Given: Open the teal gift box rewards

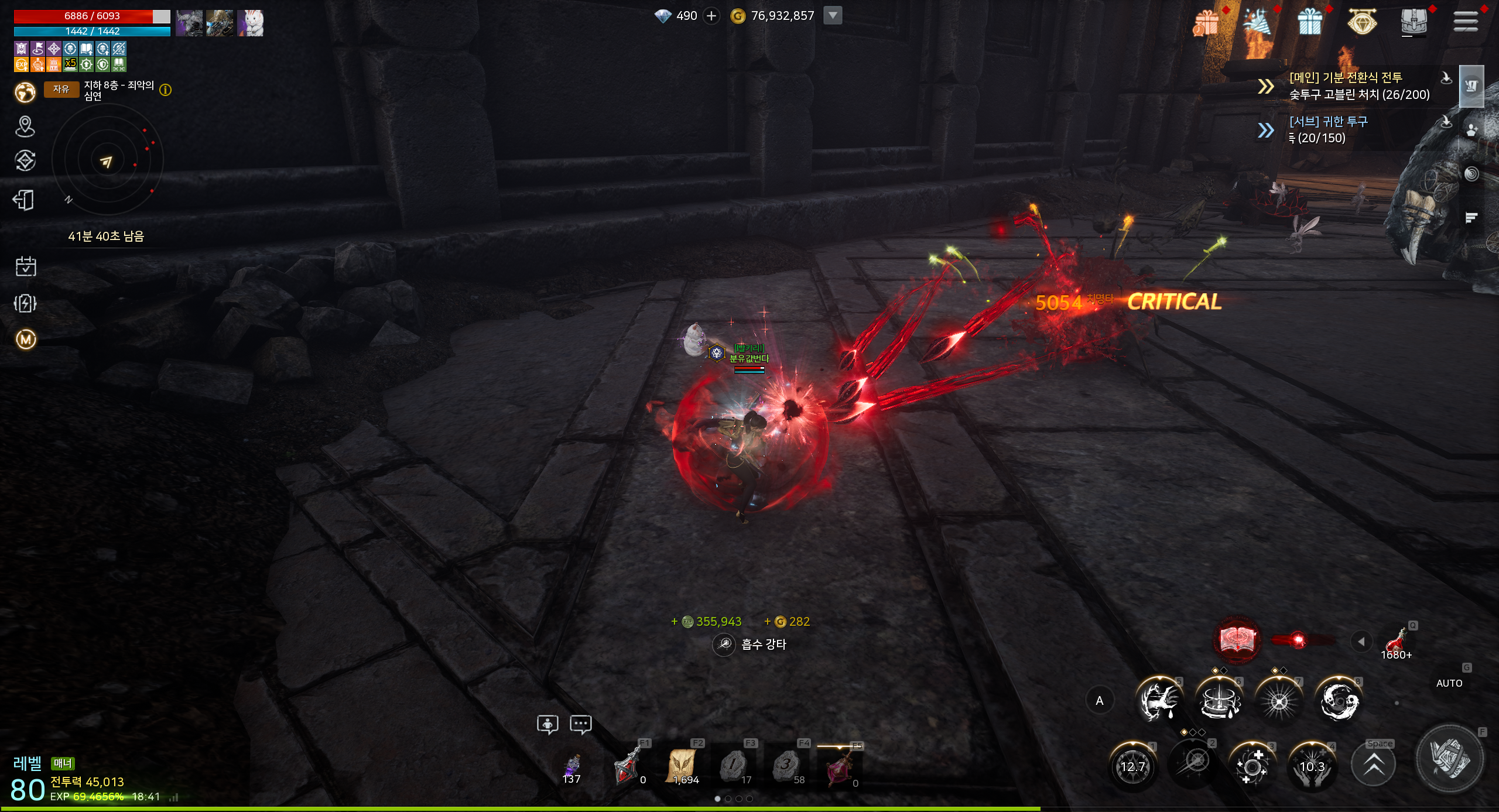Looking at the screenshot, I should (1310, 22).
